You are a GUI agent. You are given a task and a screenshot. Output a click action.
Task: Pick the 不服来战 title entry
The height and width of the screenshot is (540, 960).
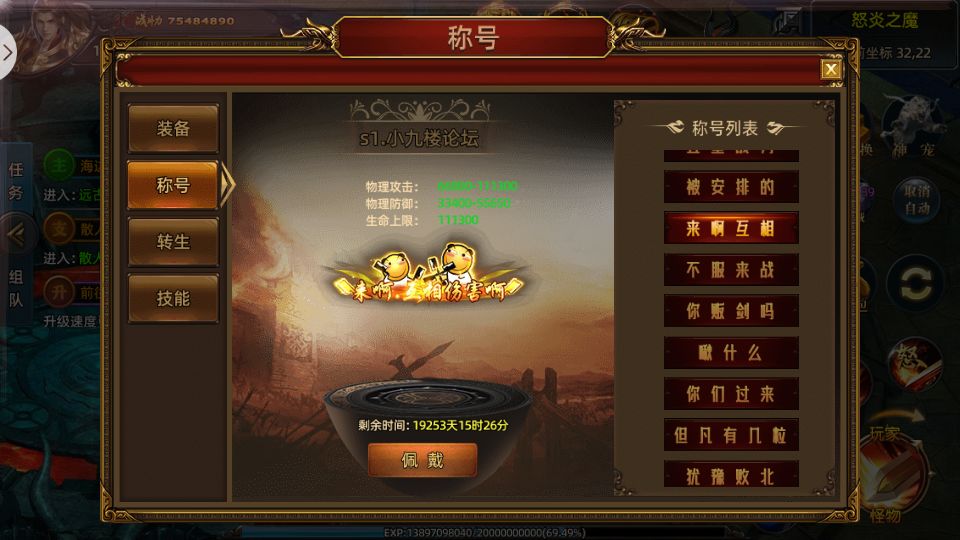click(731, 269)
